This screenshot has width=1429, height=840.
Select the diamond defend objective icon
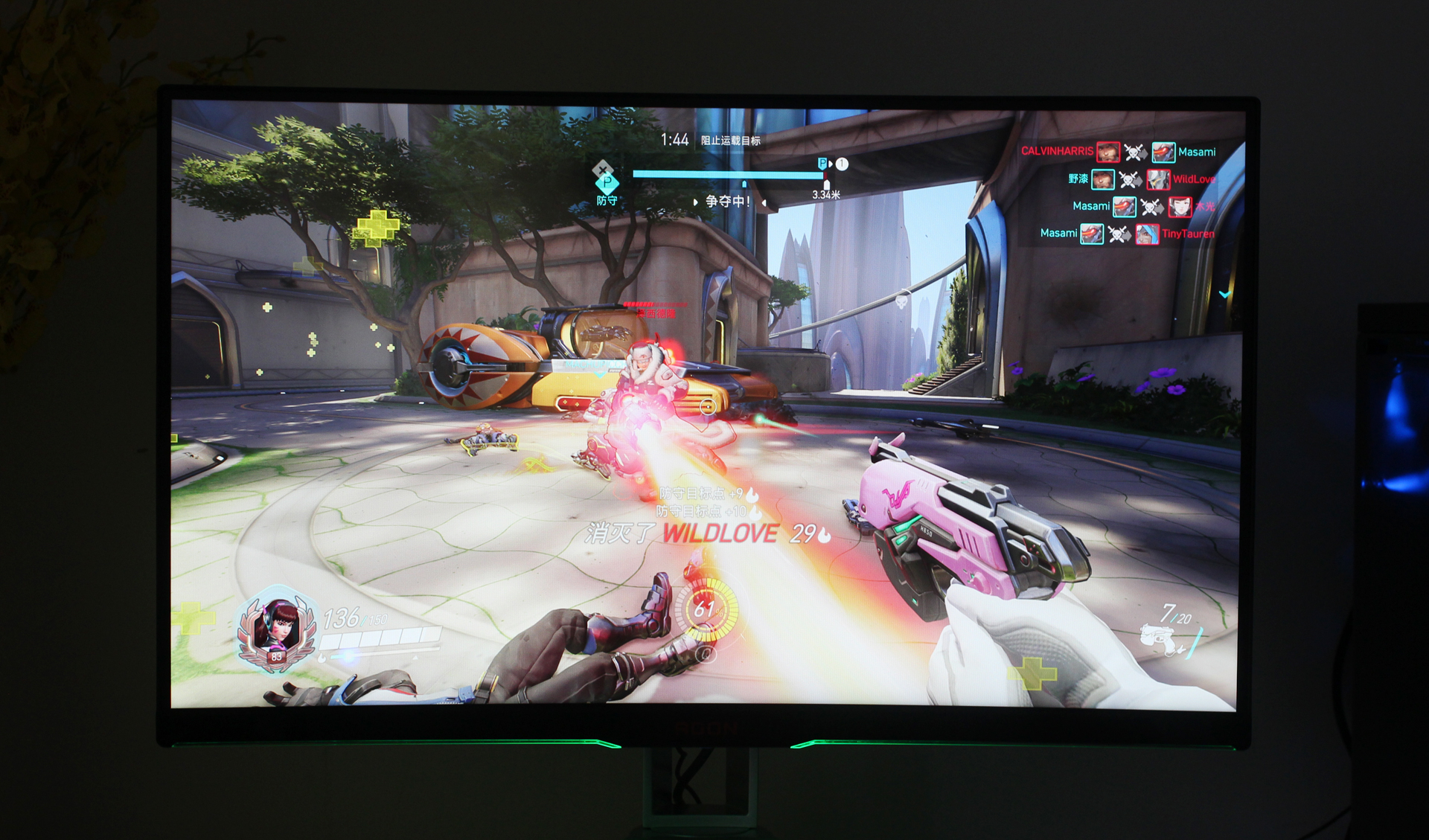pos(607,182)
